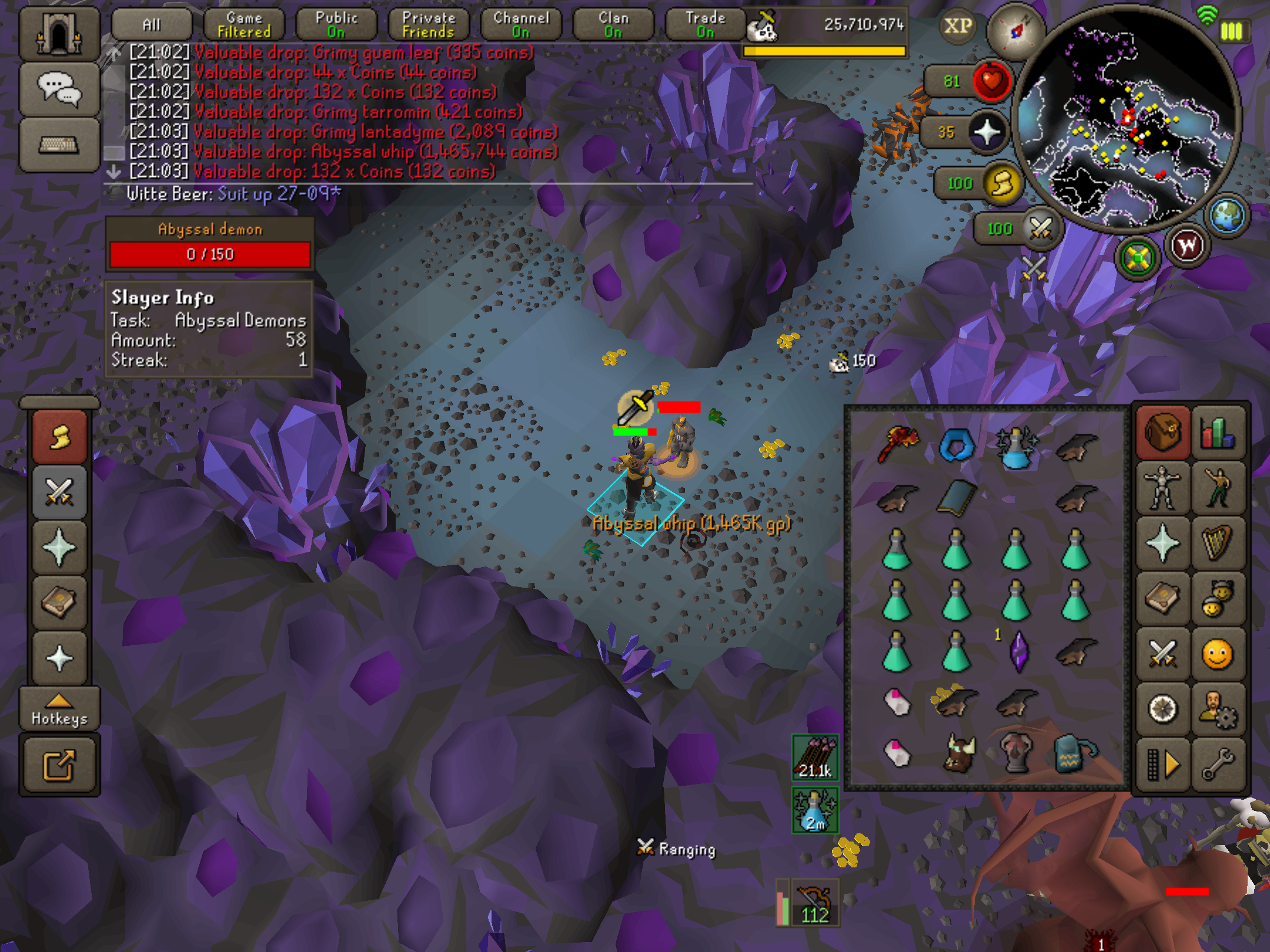The height and width of the screenshot is (952, 1270).
Task: Open the music harp tab
Action: pyautogui.click(x=1218, y=543)
